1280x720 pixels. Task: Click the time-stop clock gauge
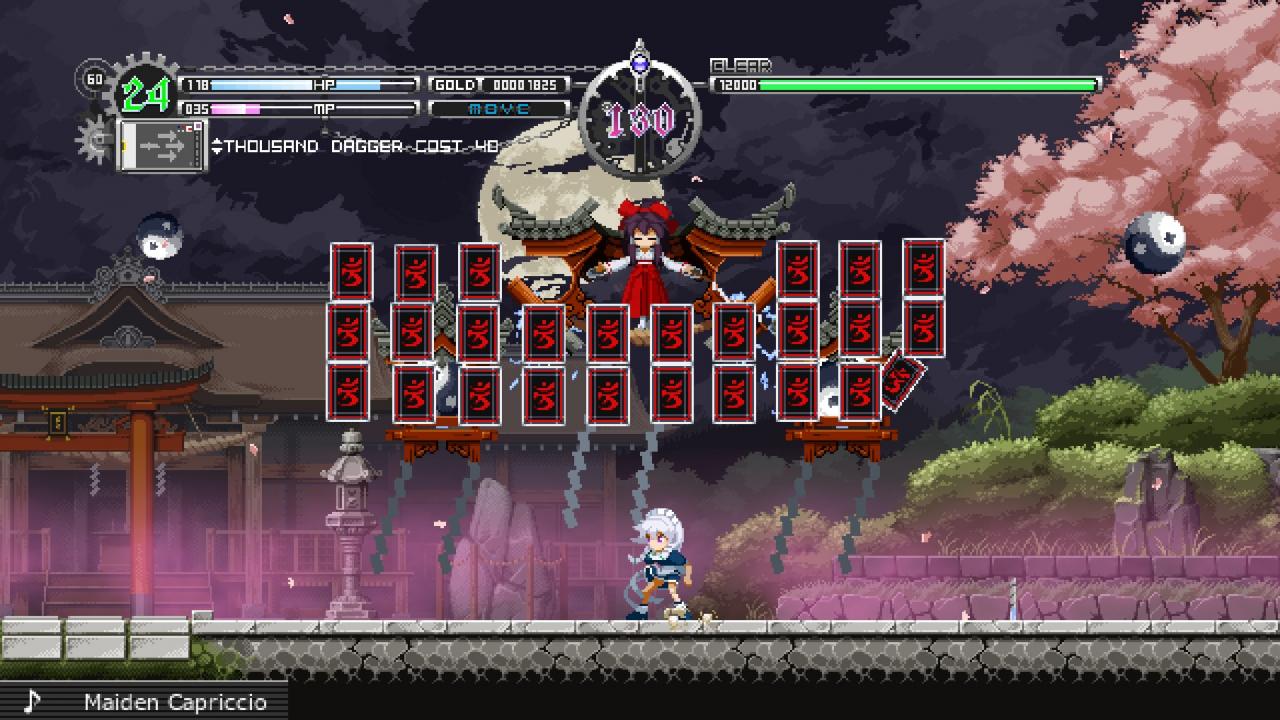click(x=640, y=120)
